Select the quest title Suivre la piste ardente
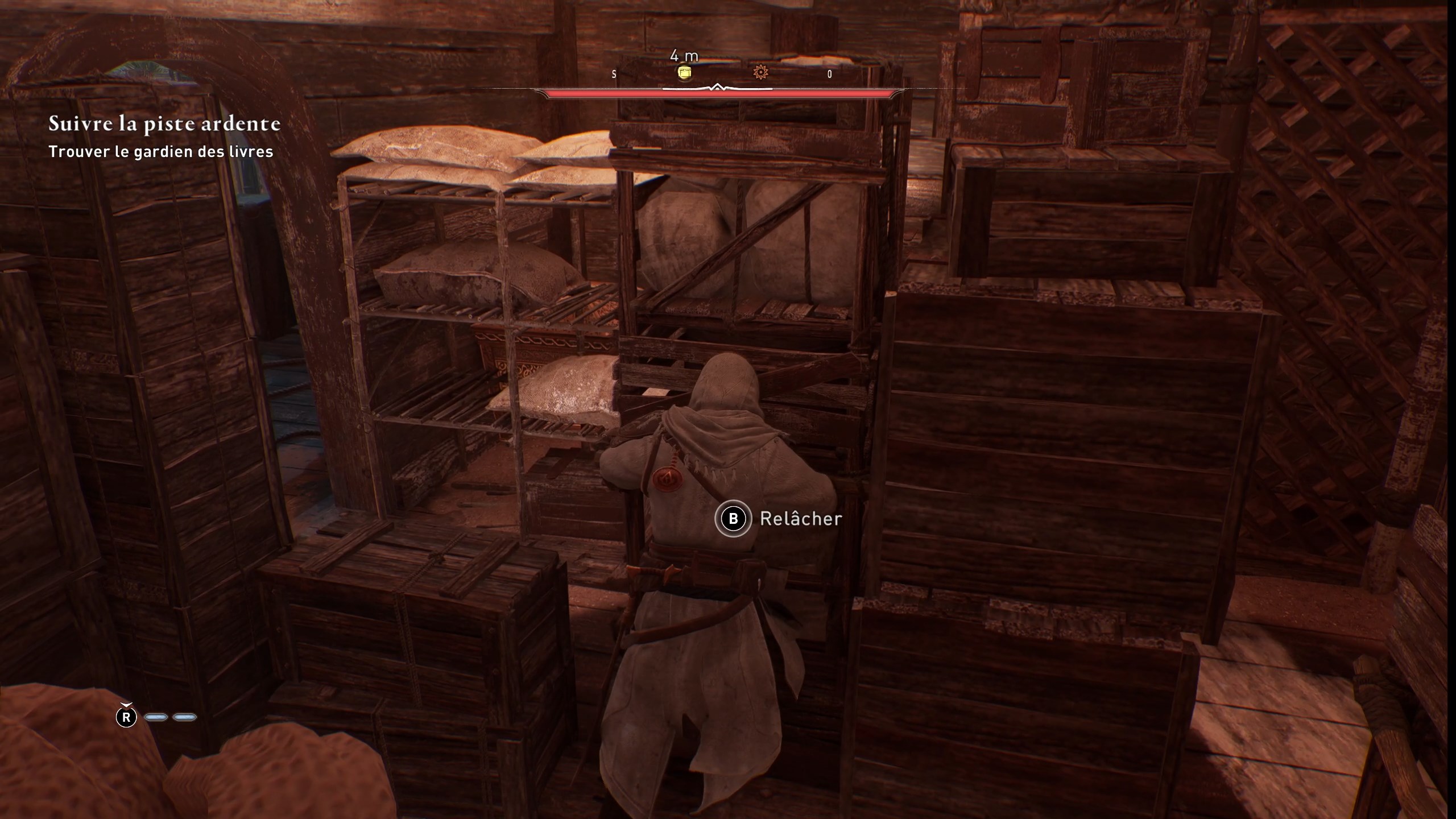This screenshot has width=1456, height=819. point(164,125)
